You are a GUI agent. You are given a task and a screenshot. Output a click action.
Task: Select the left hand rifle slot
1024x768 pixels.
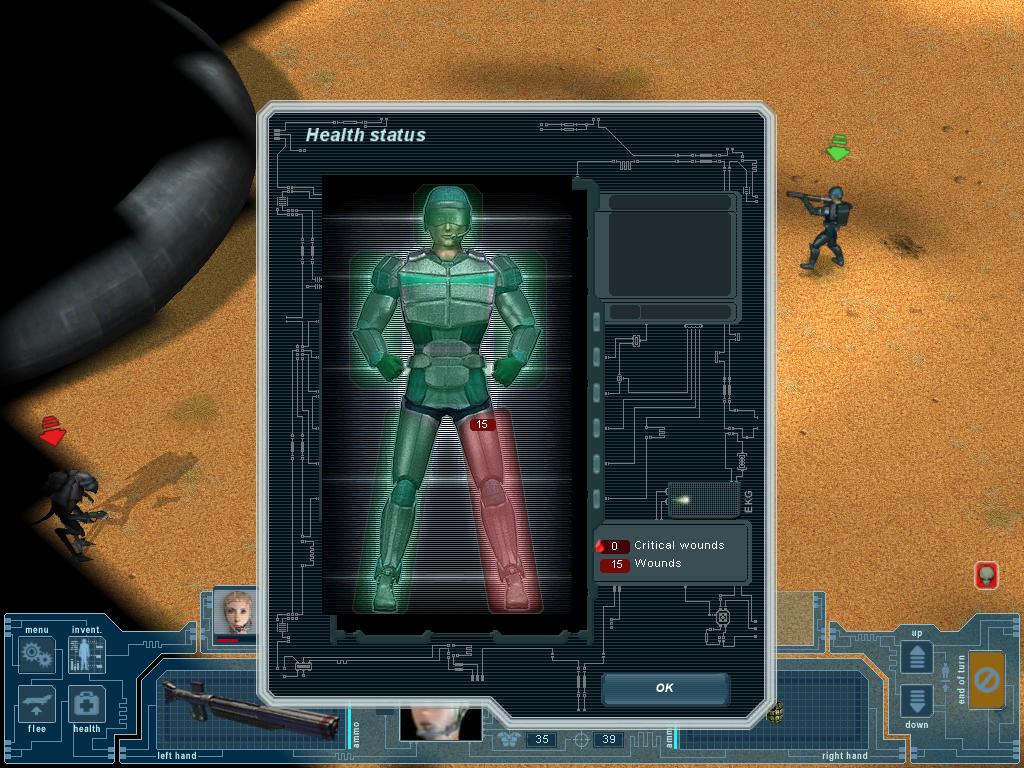tap(250, 710)
